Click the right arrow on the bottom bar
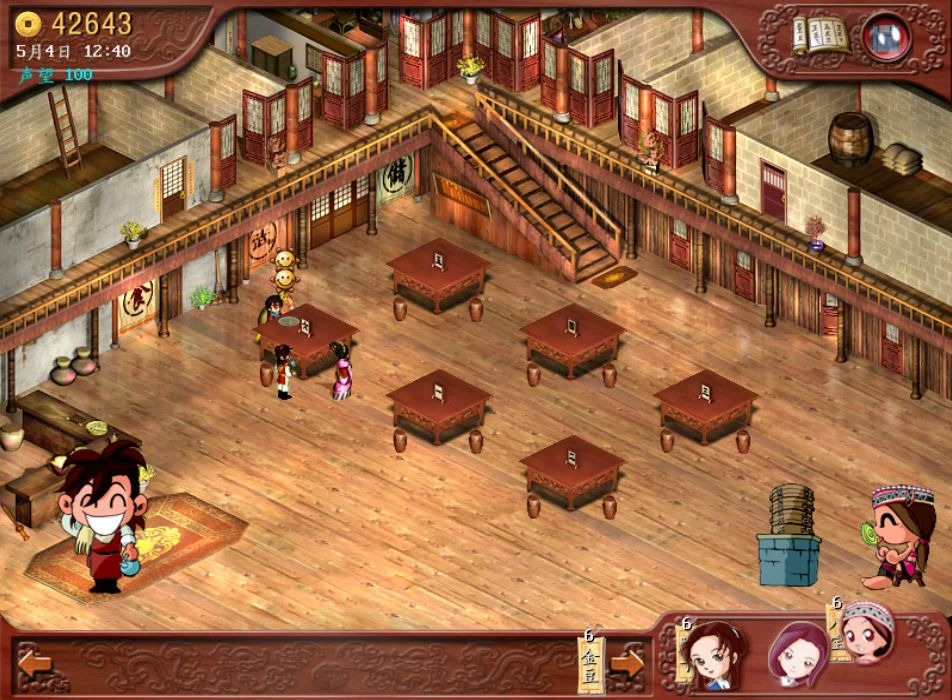The height and width of the screenshot is (700, 952). pos(629,662)
